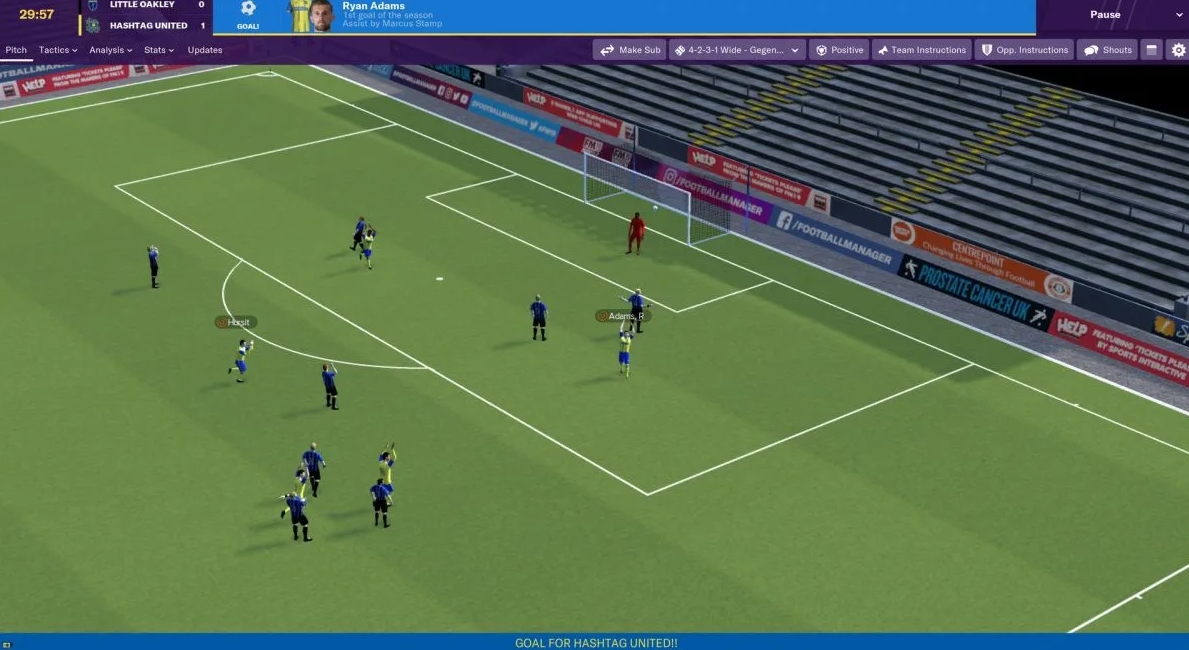This screenshot has width=1189, height=650.
Task: Open Opp. Instructions panel
Action: pyautogui.click(x=1025, y=50)
